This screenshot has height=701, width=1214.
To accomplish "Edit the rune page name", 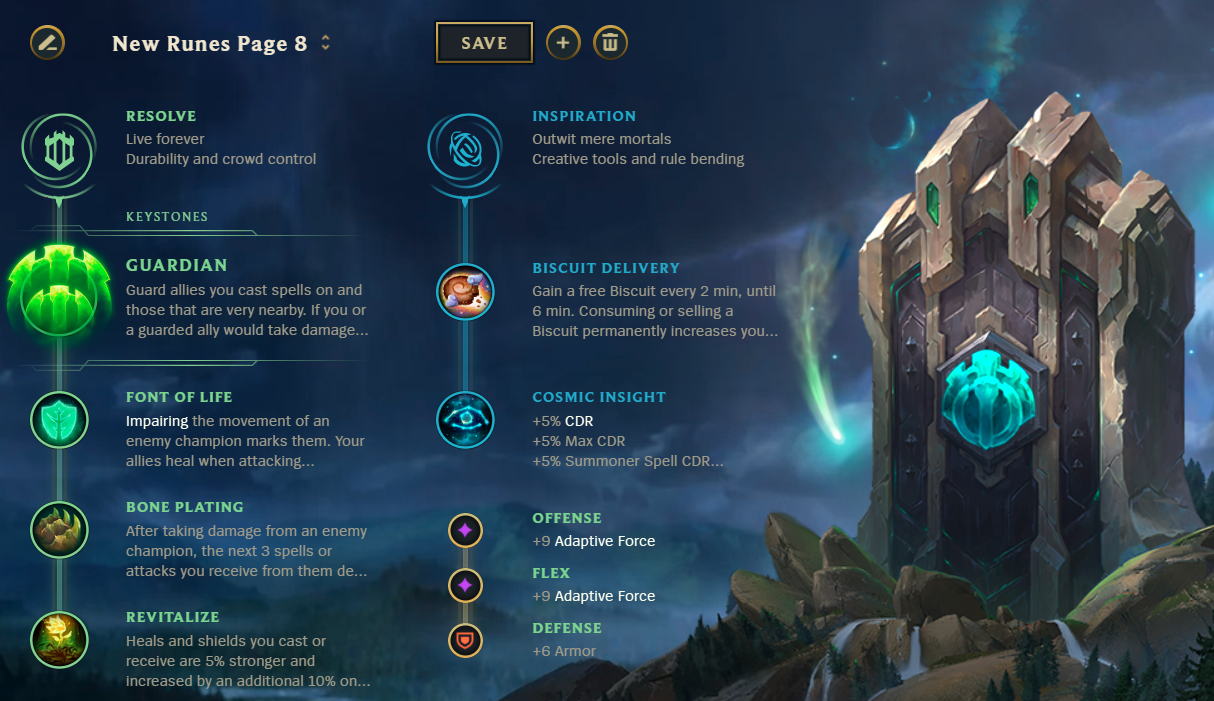I will point(47,43).
